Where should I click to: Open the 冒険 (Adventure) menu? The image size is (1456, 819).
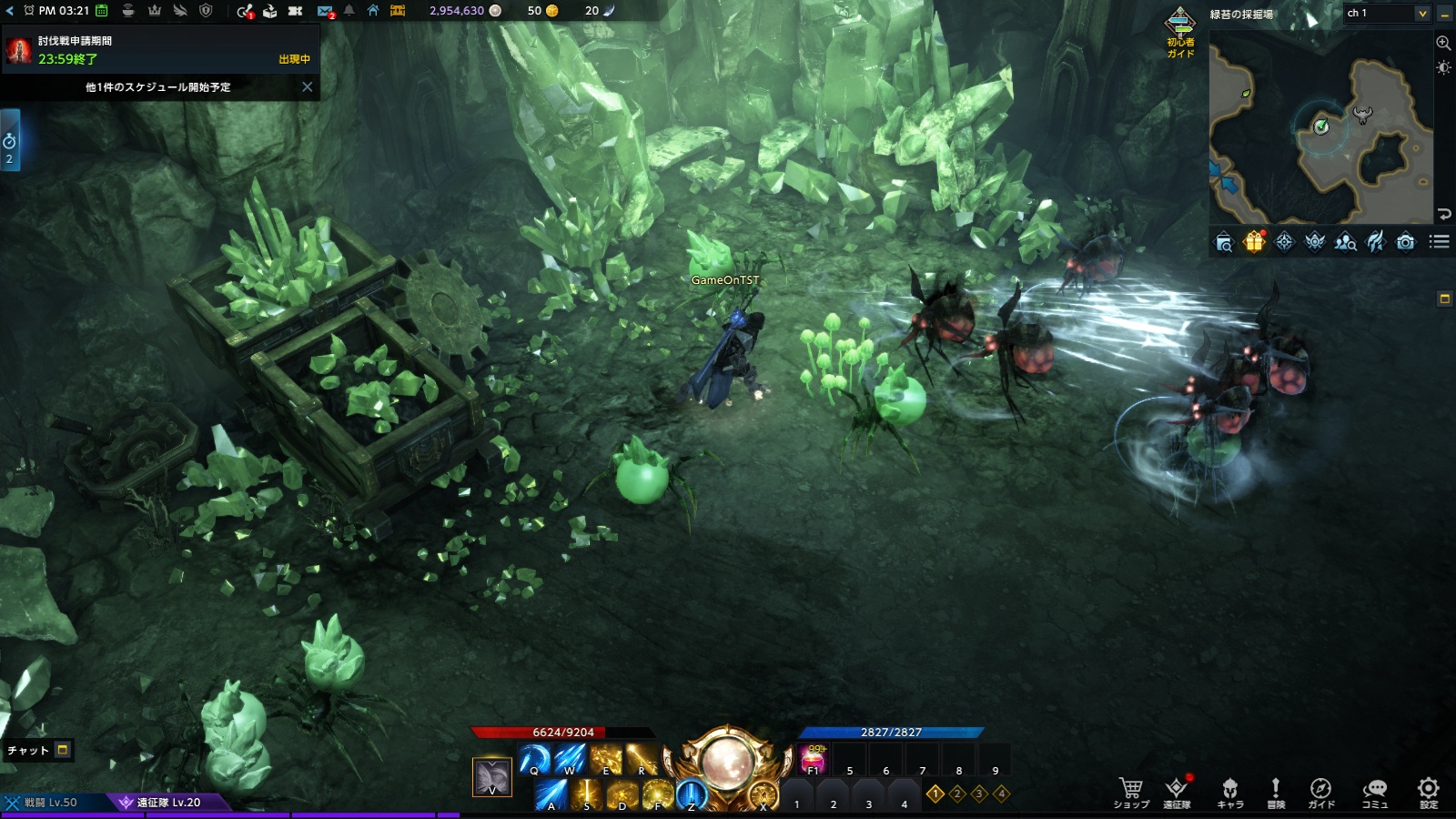(x=1276, y=792)
